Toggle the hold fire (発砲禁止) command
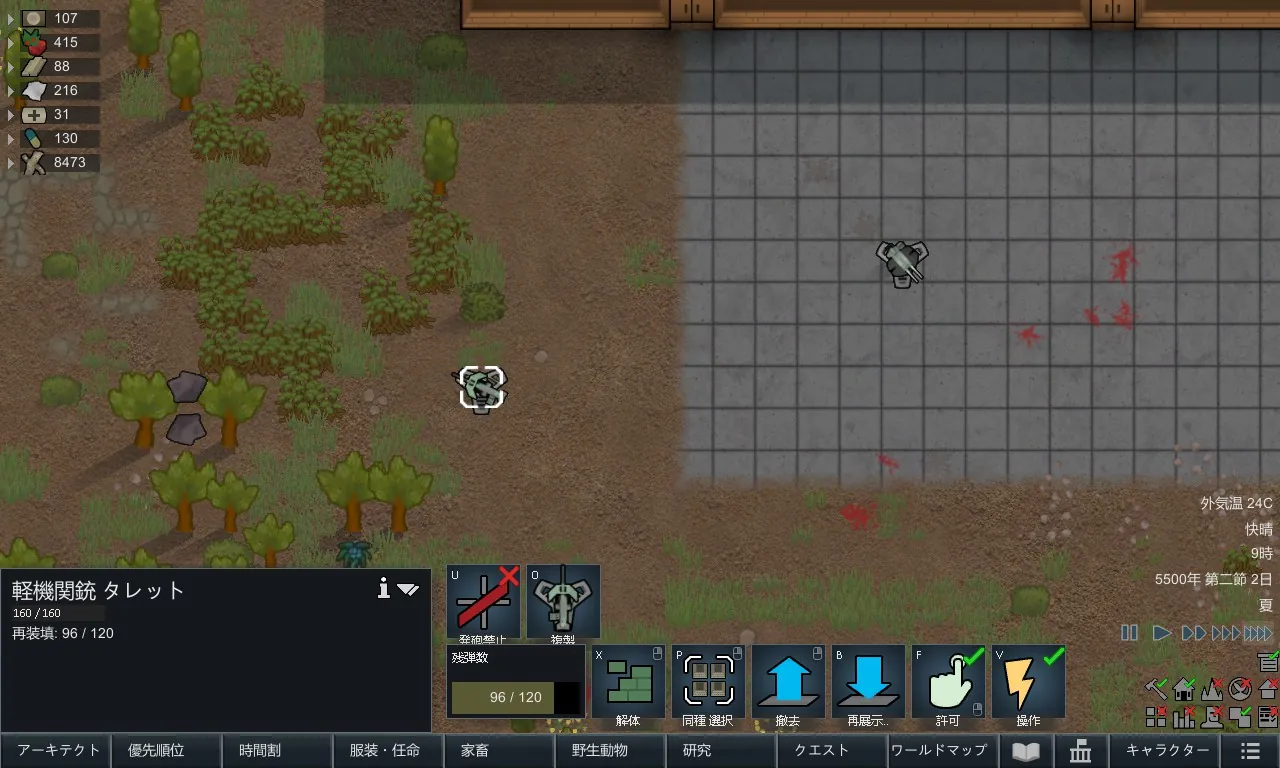 click(x=483, y=602)
